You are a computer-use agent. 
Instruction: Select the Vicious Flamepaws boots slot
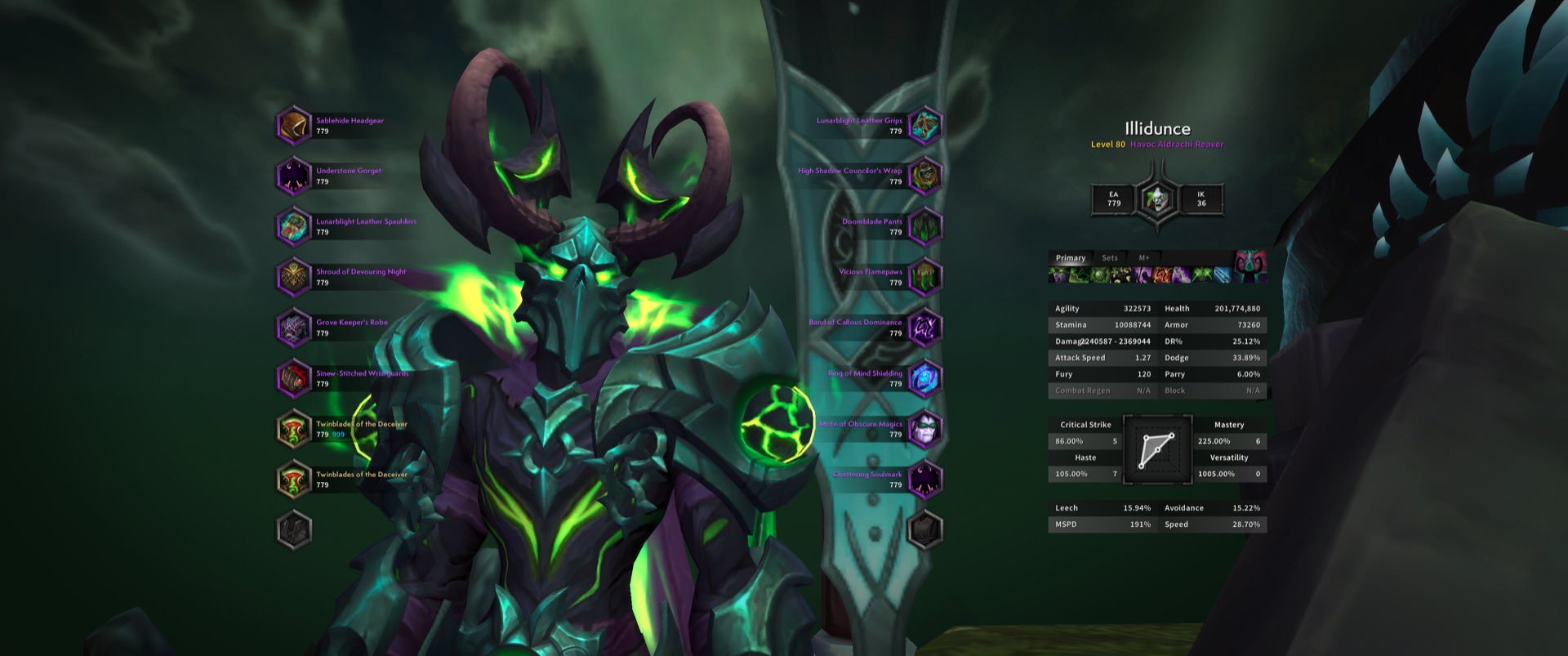(924, 278)
